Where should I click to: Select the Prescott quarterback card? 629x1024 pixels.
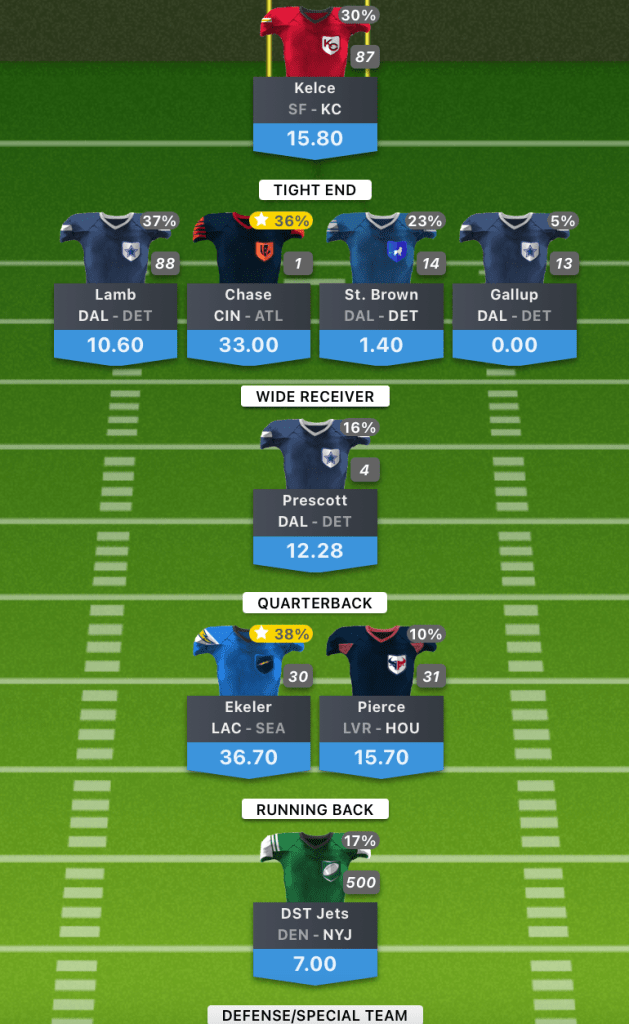(315, 513)
